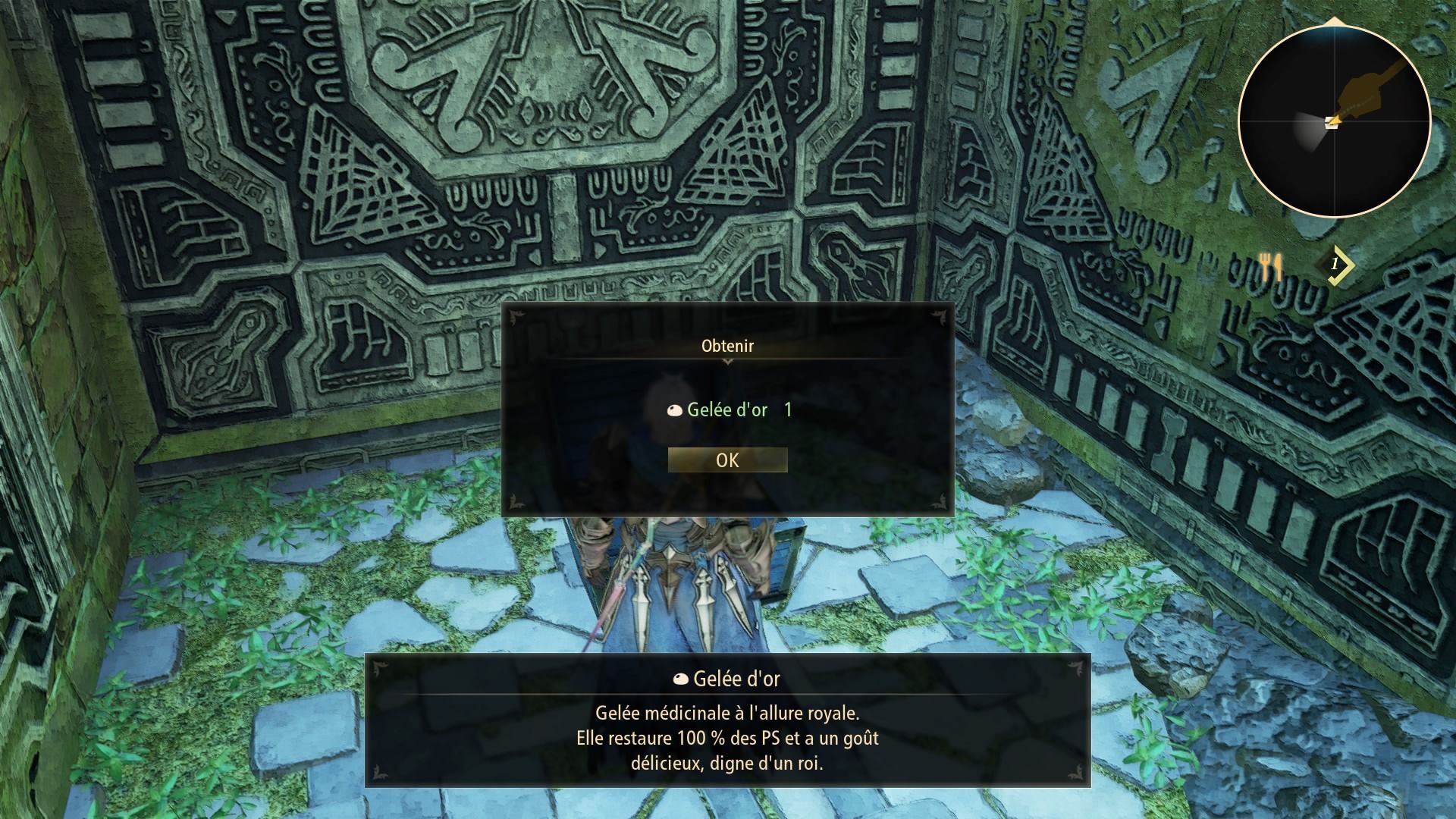This screenshot has width=1456, height=819.
Task: Select the fork and knife meal icon
Action: point(1270,265)
